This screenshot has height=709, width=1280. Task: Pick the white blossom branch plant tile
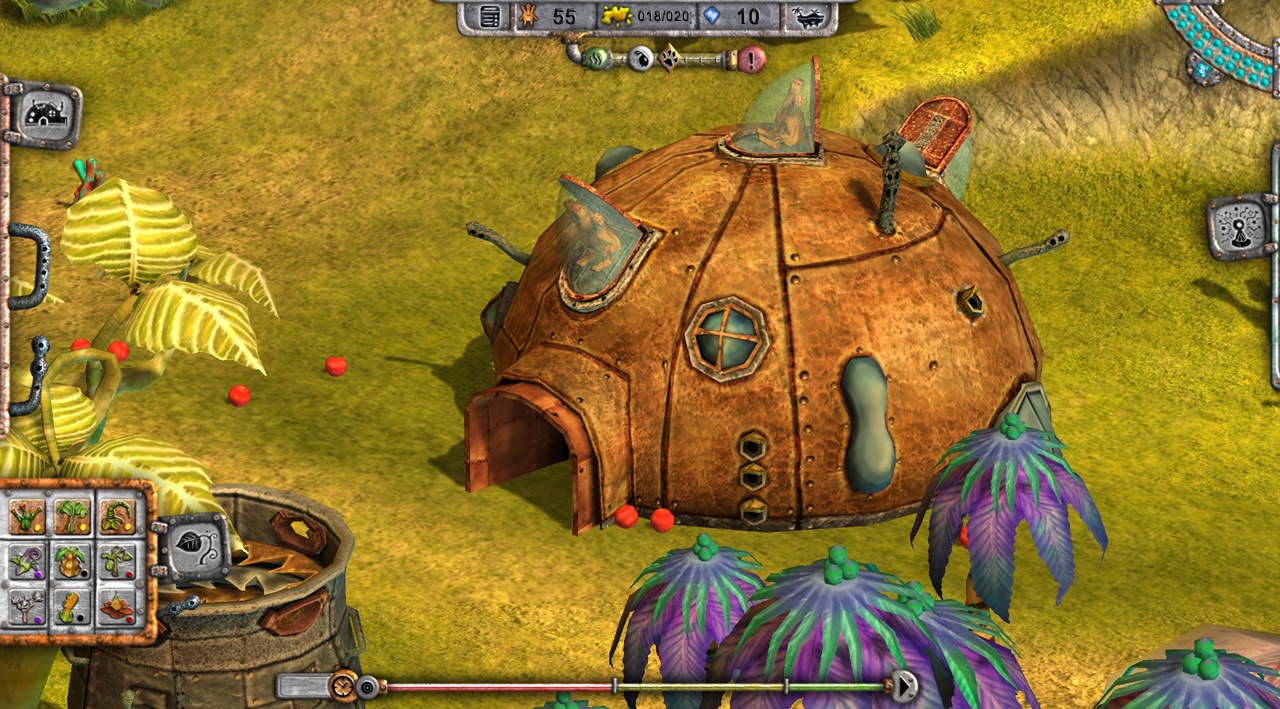tap(27, 606)
